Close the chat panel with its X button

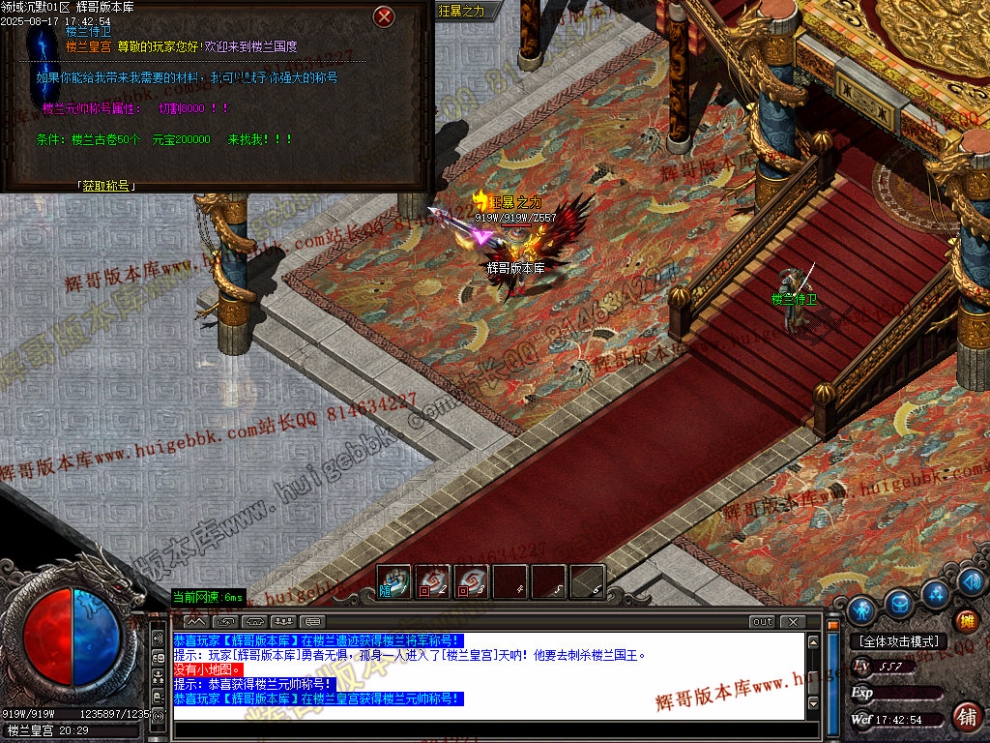pos(791,622)
